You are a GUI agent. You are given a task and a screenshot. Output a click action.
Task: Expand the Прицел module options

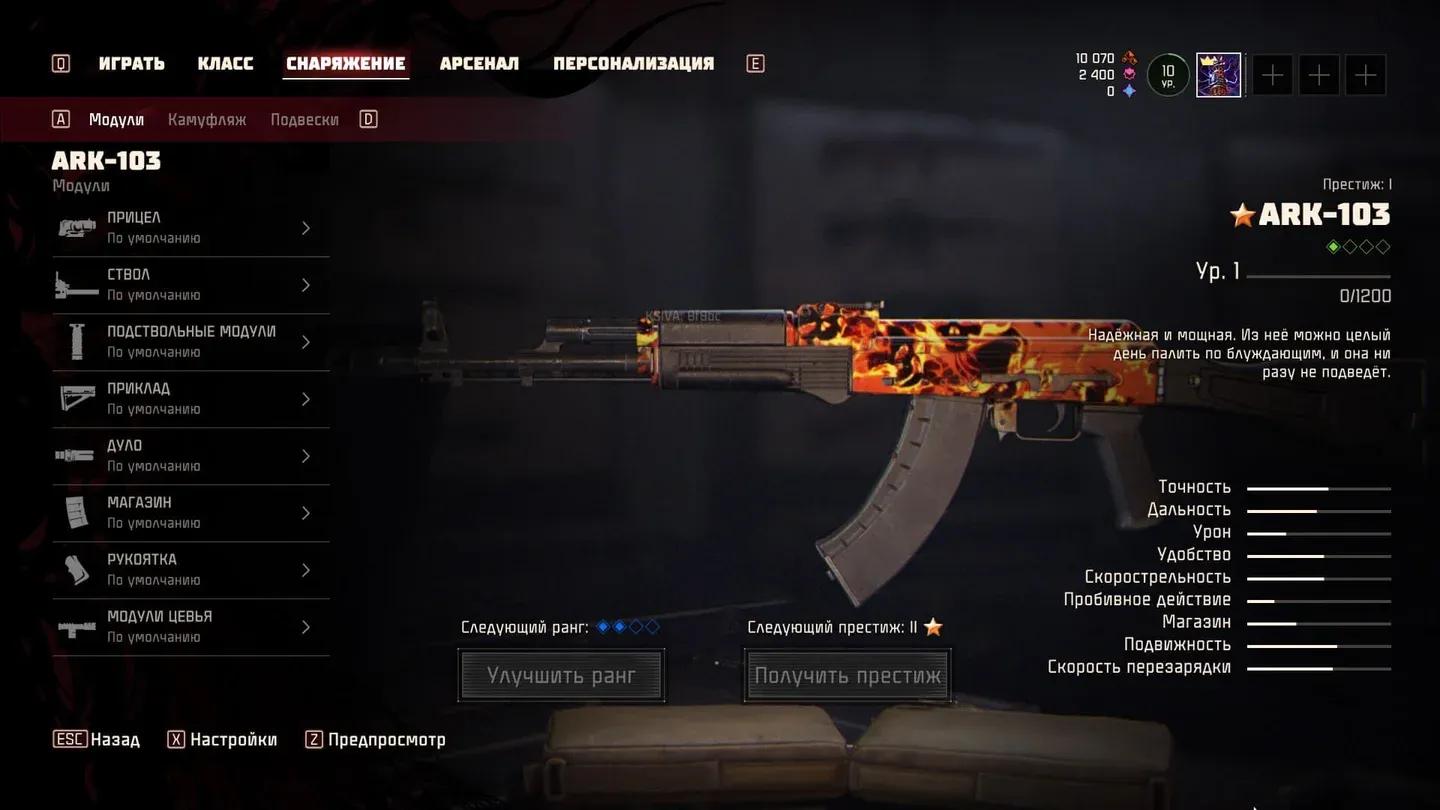306,227
